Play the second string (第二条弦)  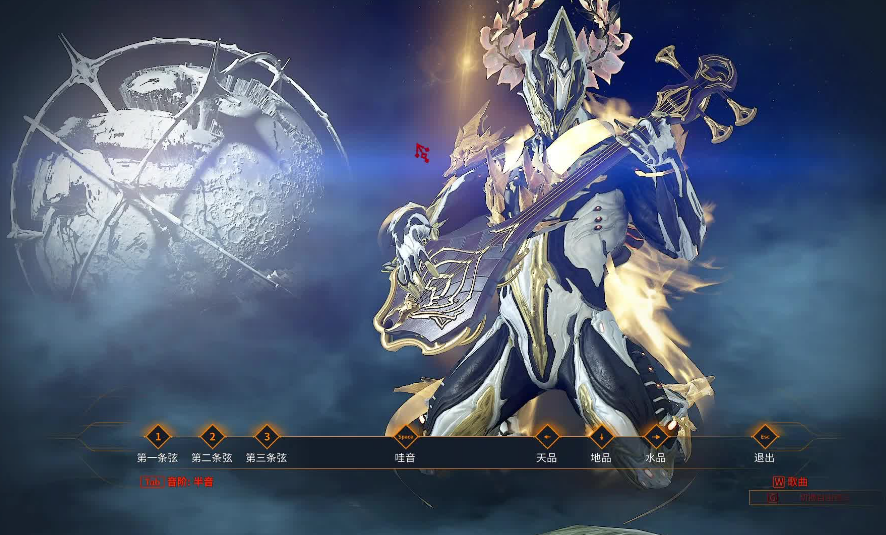(x=212, y=437)
